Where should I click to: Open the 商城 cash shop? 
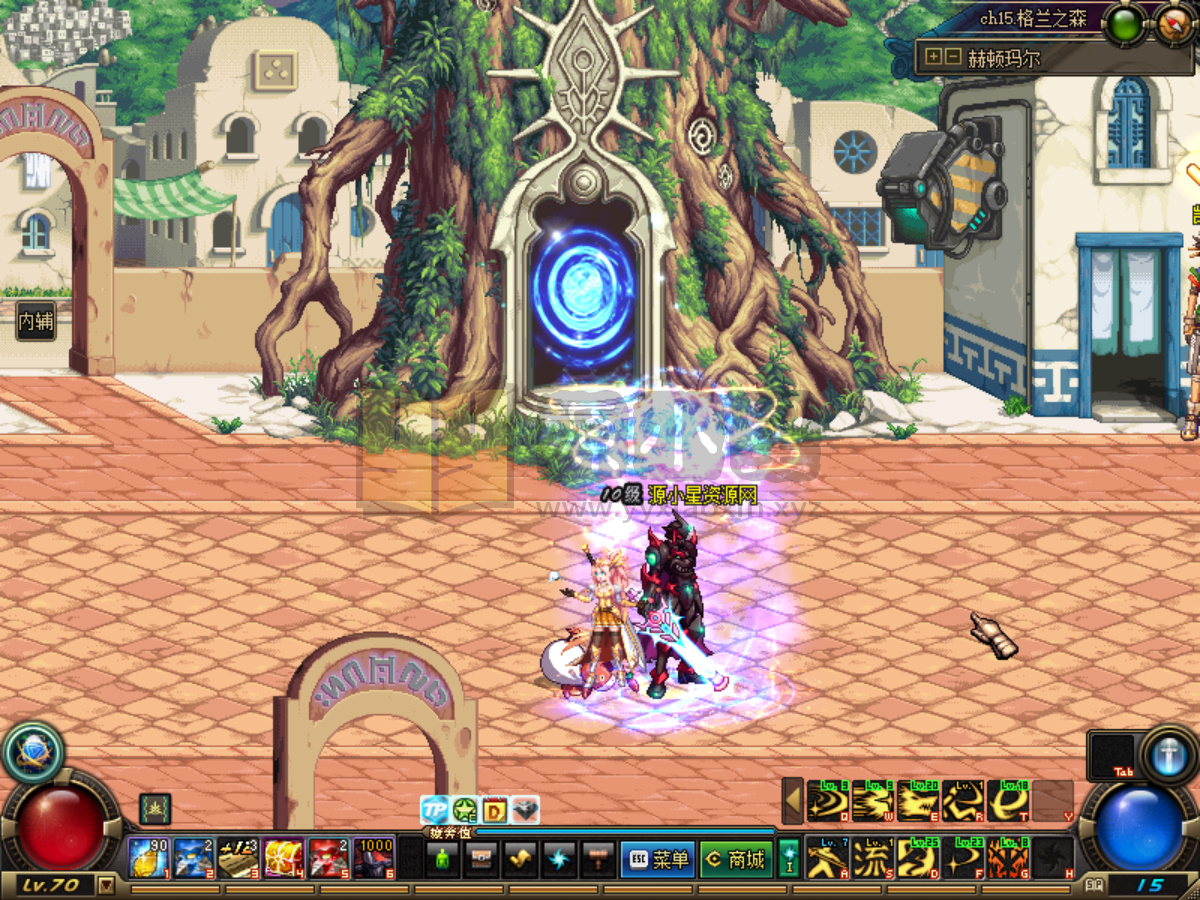pos(735,859)
